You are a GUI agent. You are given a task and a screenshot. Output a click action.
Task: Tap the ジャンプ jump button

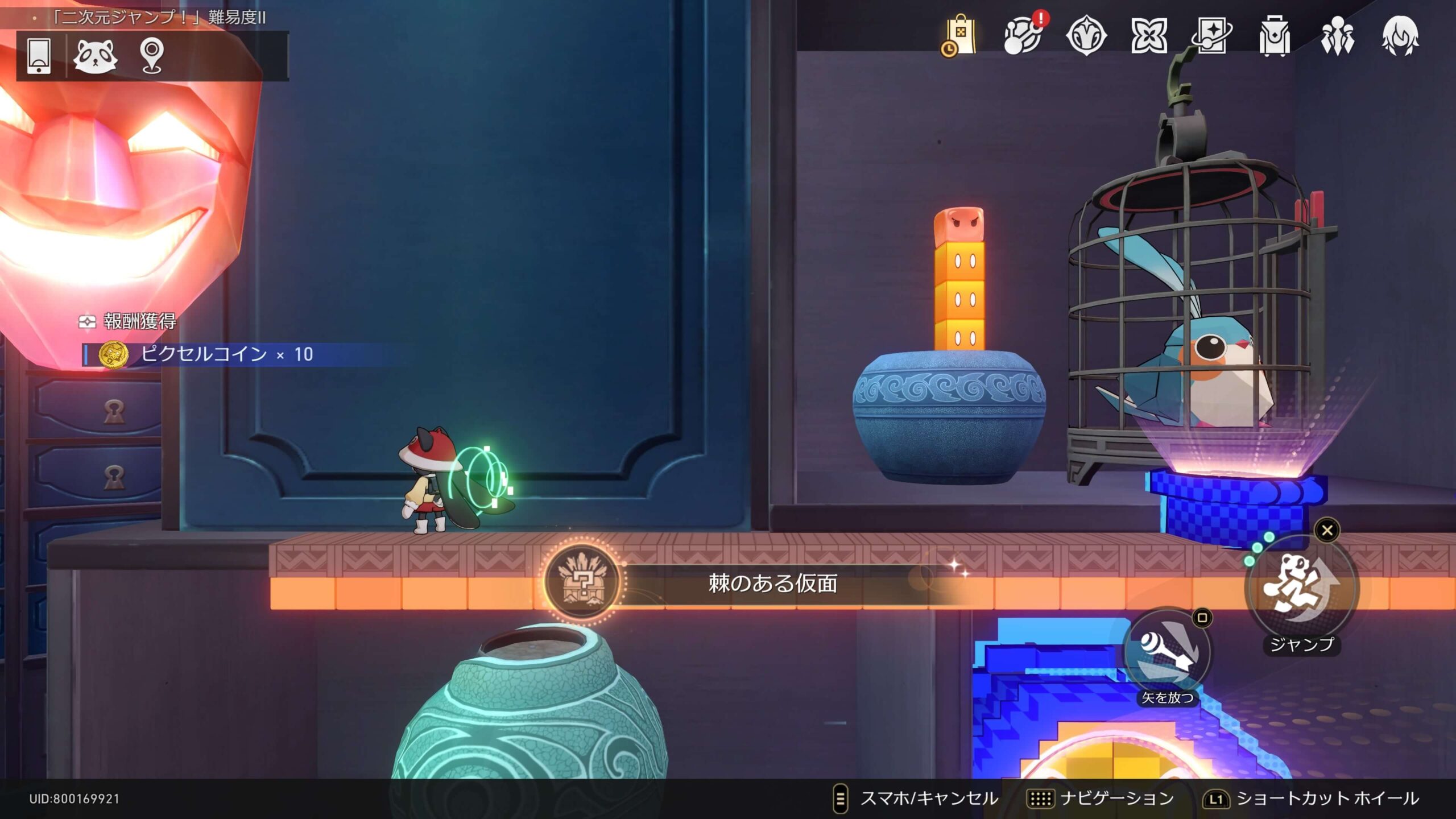coord(1301,589)
